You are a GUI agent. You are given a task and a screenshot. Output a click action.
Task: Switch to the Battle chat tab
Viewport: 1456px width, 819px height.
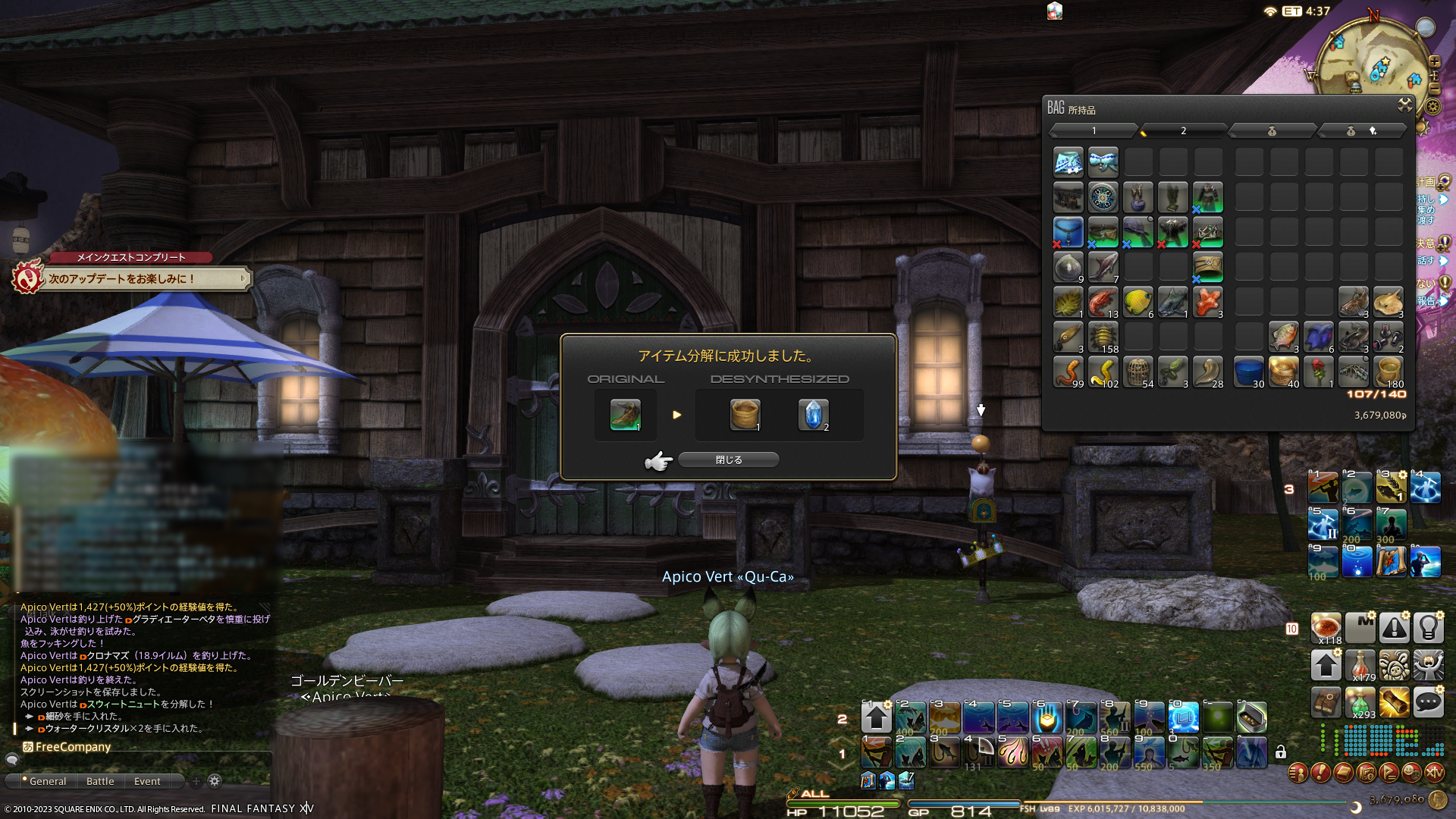pyautogui.click(x=100, y=781)
